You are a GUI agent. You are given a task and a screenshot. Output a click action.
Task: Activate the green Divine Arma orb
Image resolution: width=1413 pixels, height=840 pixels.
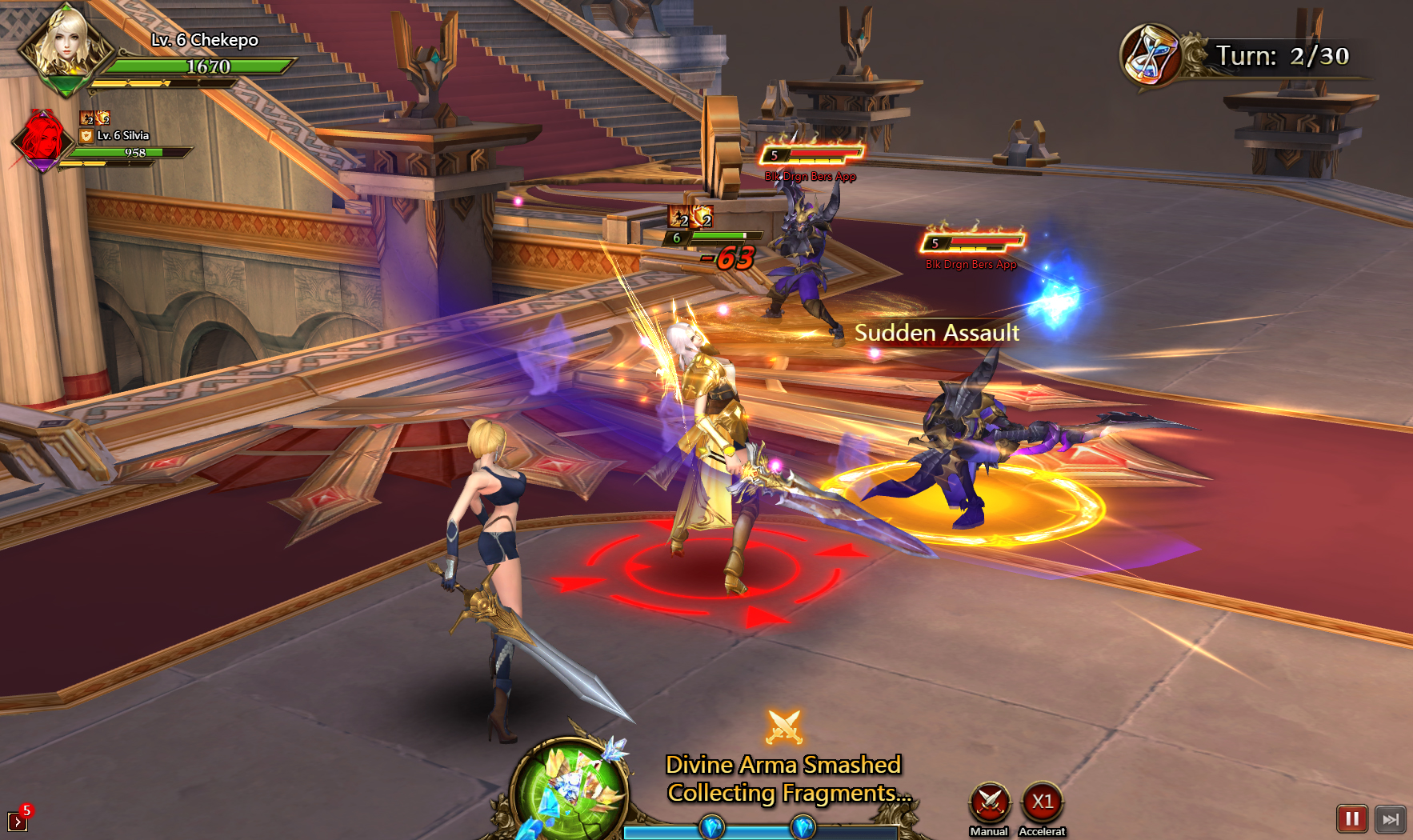(x=569, y=788)
